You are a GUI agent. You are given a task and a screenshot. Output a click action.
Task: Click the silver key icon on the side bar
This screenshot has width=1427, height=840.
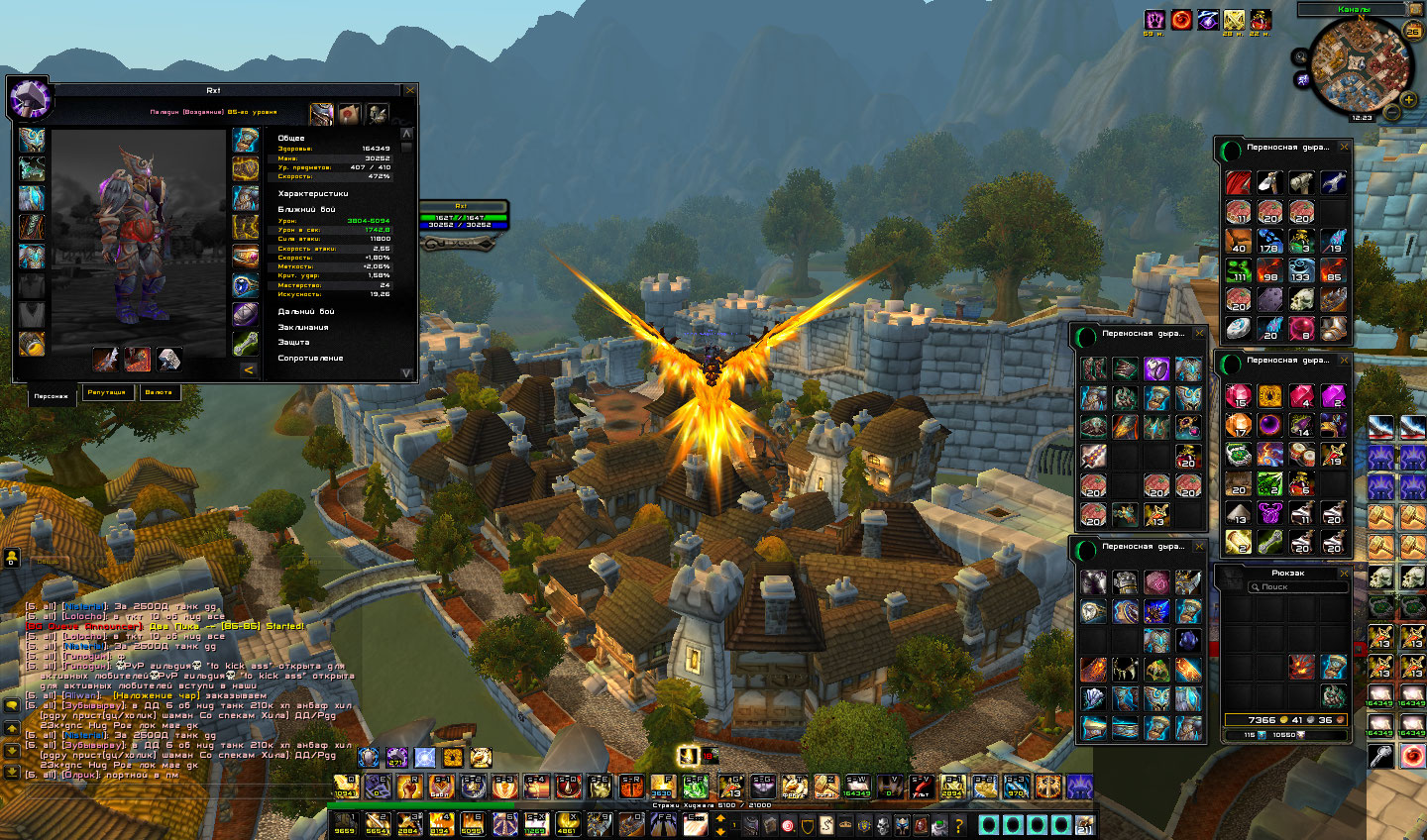(1381, 756)
